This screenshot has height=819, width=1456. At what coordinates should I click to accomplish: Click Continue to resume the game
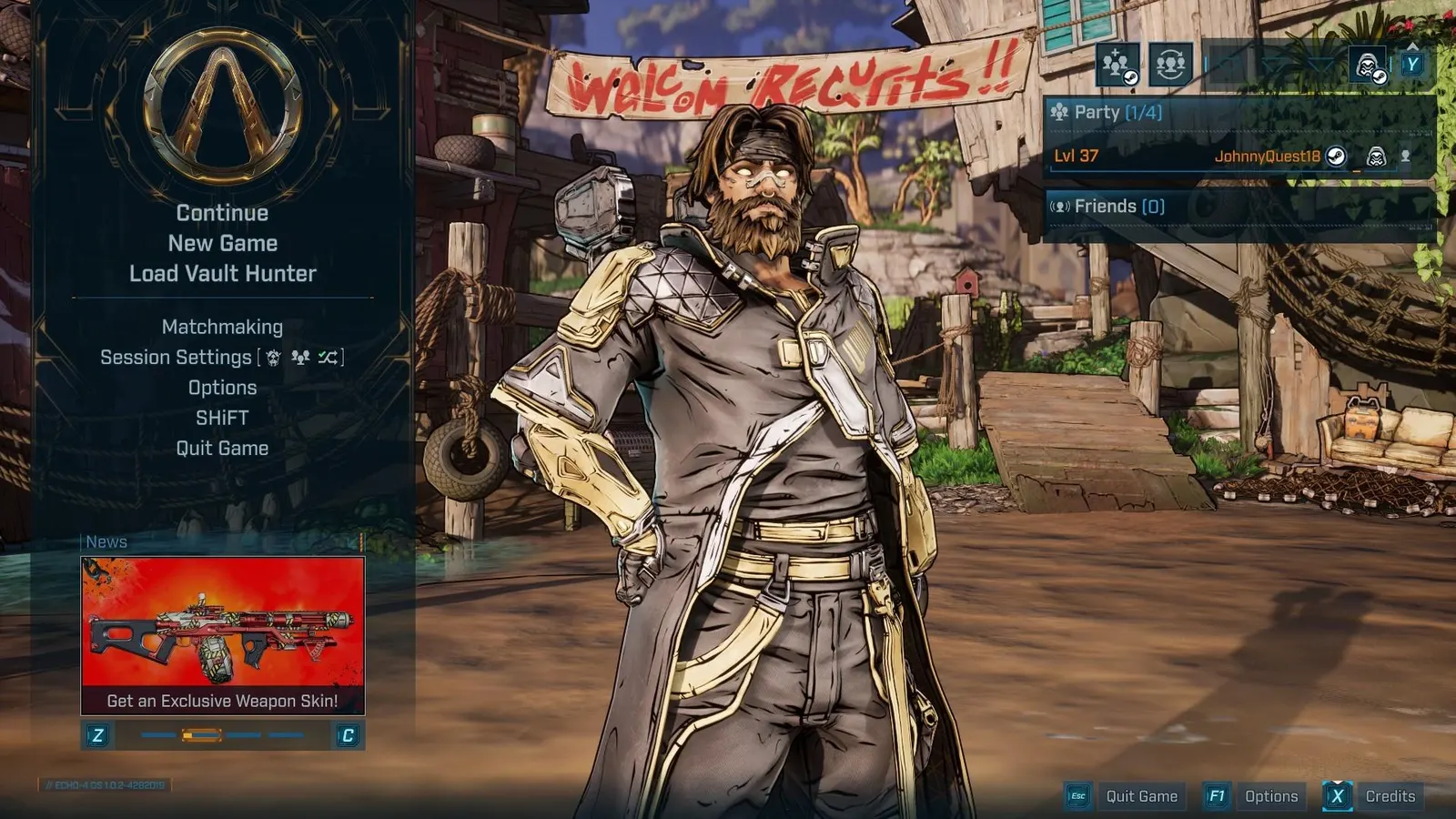(222, 212)
